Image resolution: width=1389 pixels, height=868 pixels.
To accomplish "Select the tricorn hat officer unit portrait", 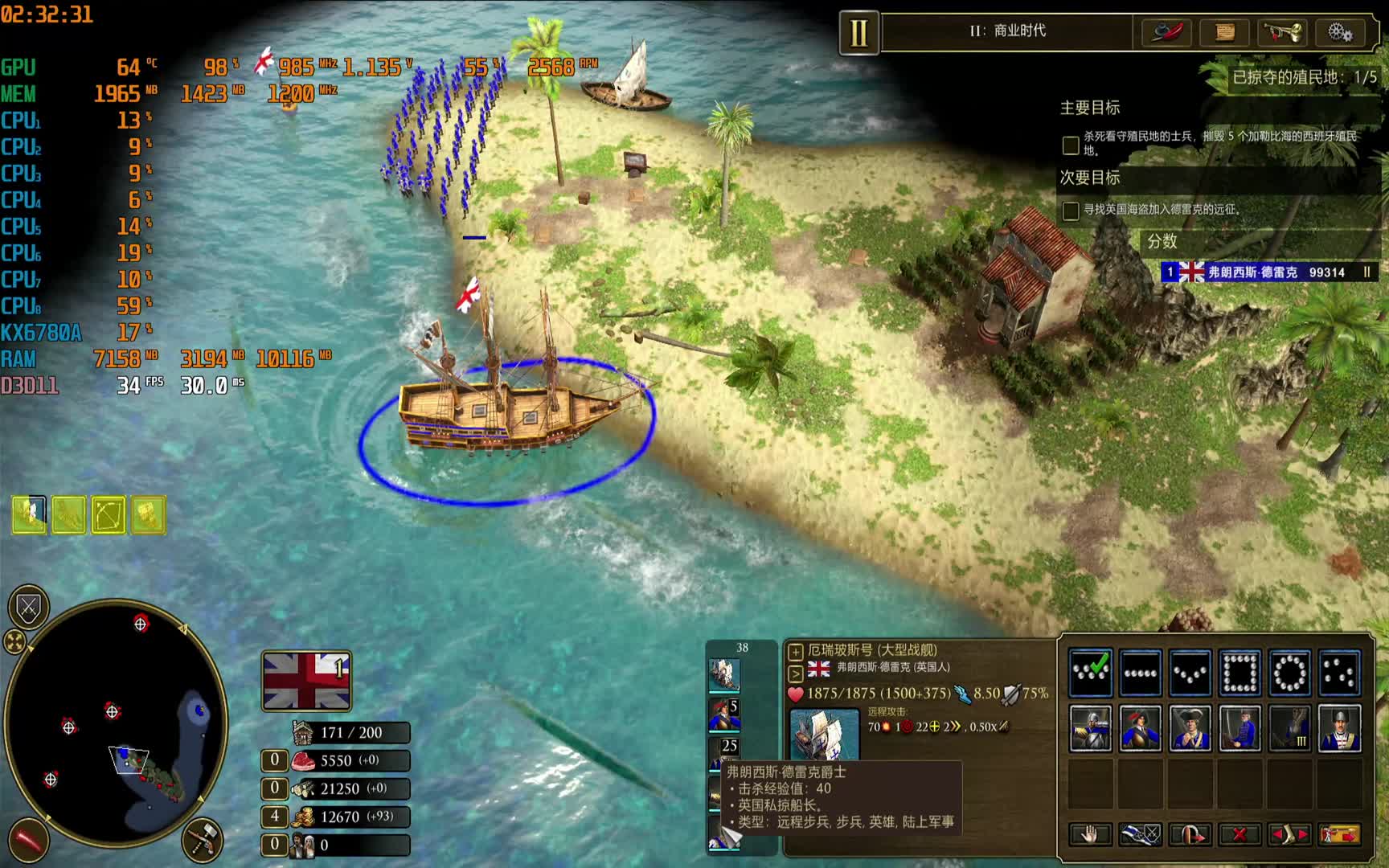I will [x=1190, y=728].
